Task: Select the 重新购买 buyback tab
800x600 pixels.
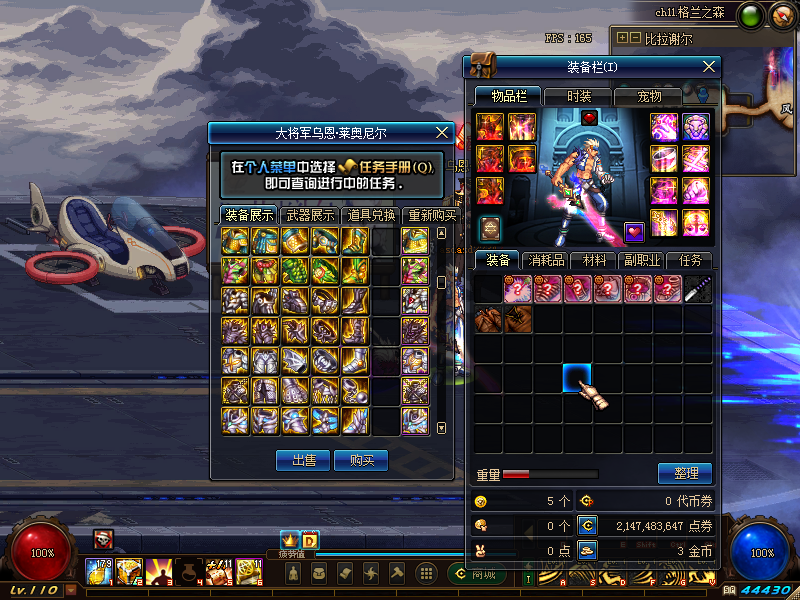Action: point(432,215)
